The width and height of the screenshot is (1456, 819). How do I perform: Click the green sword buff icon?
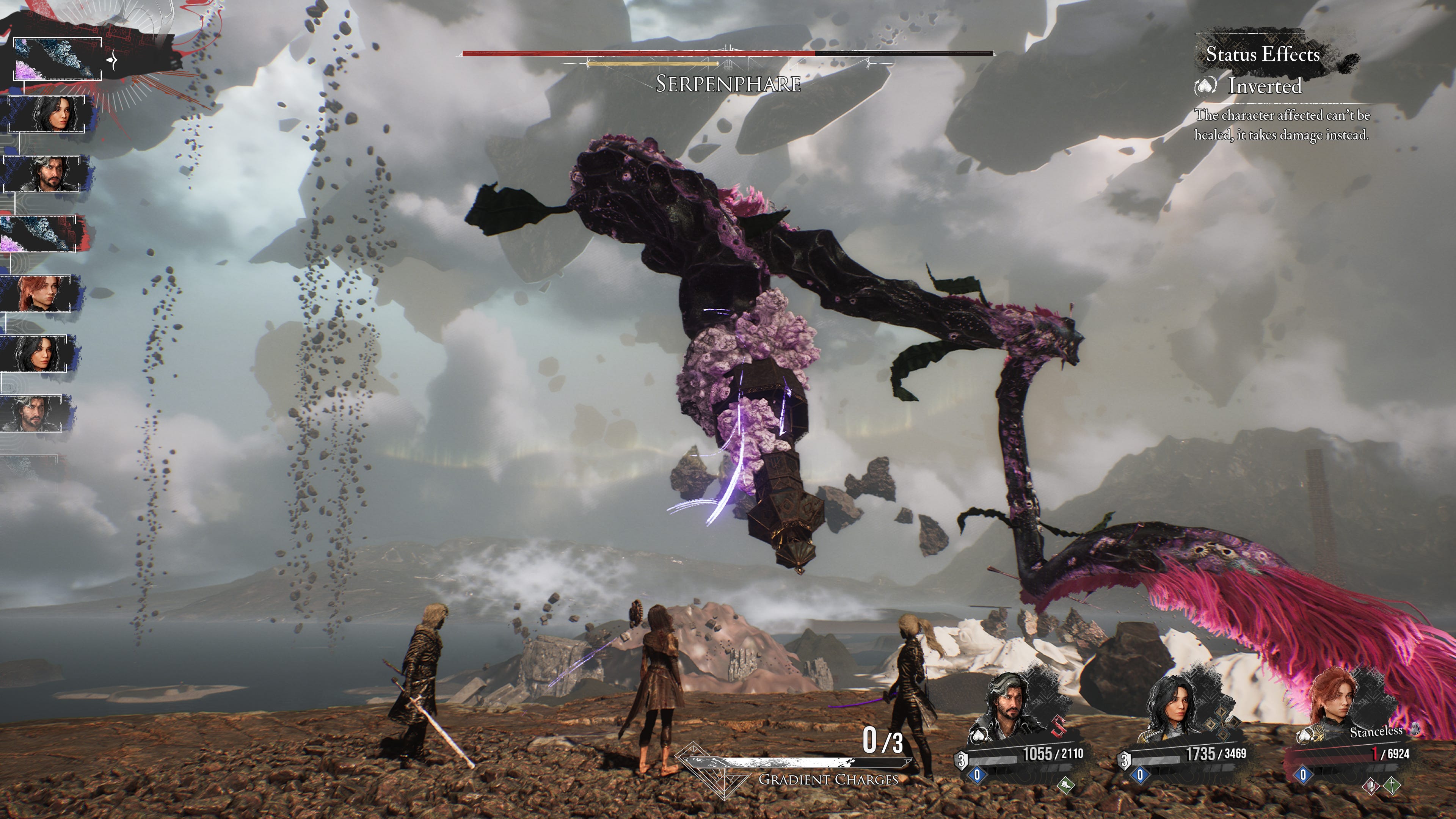point(1392,785)
